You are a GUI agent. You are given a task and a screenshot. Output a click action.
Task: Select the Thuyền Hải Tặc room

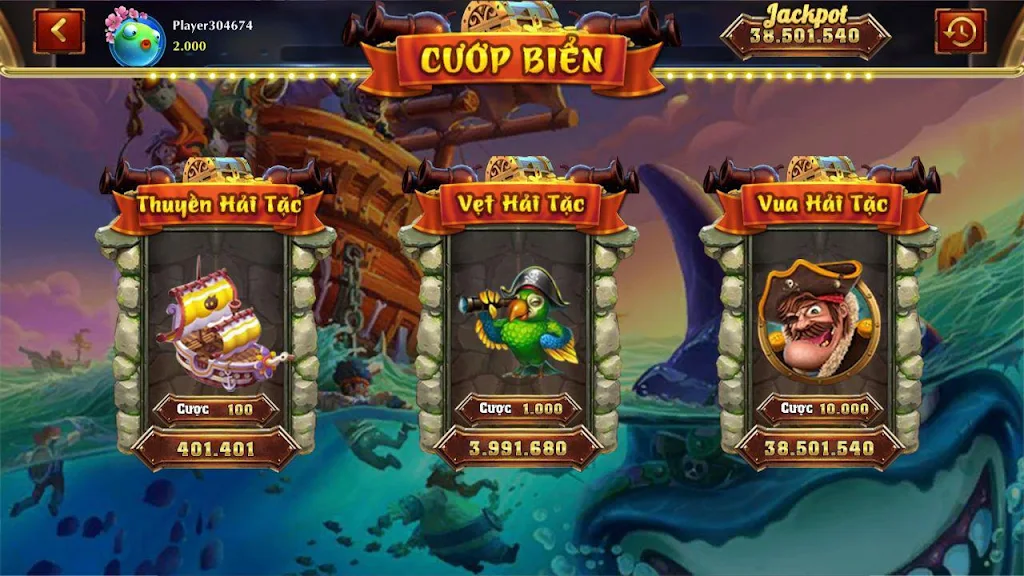tap(216, 320)
